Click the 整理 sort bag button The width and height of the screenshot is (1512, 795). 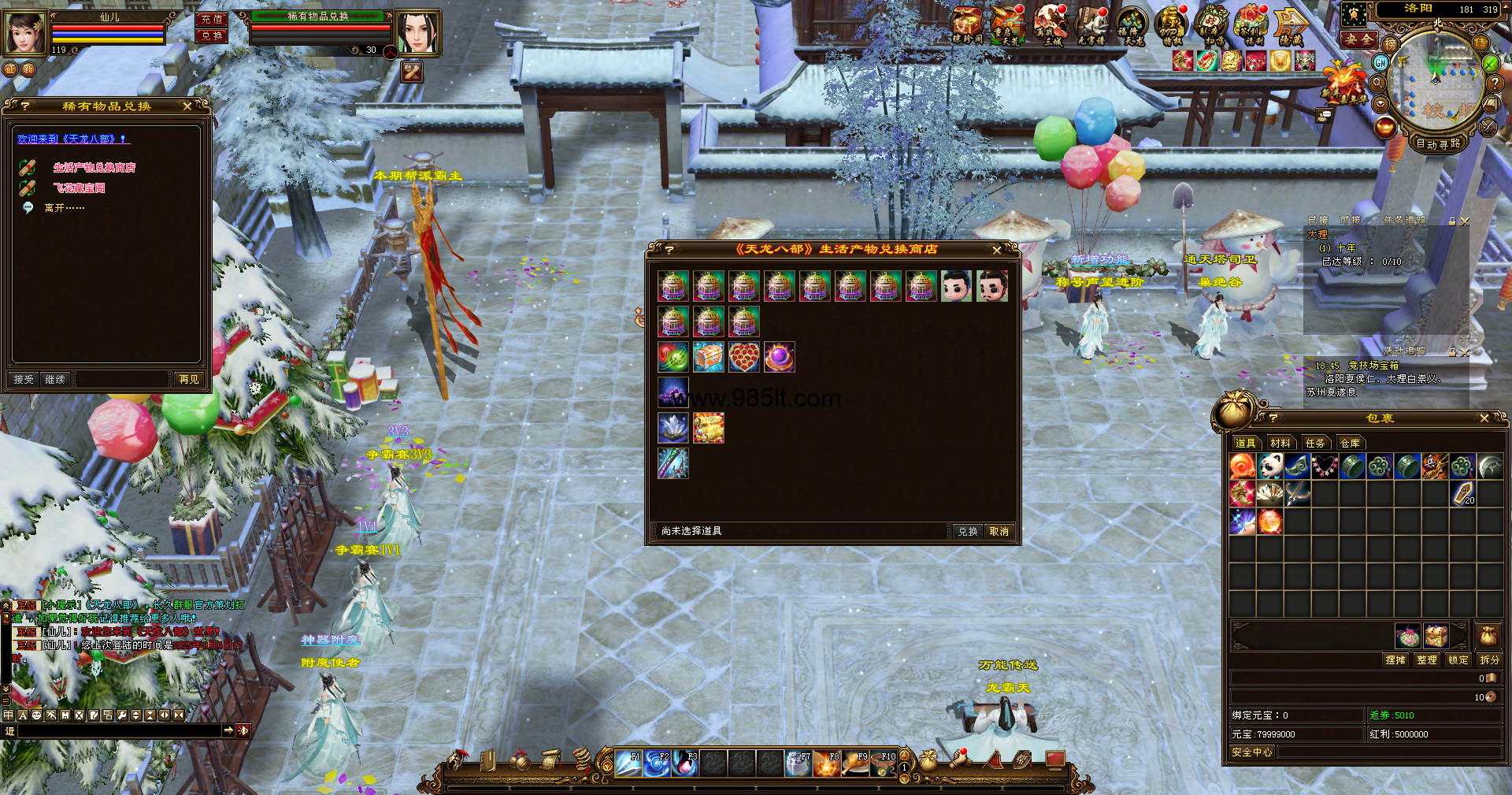coord(1426,660)
